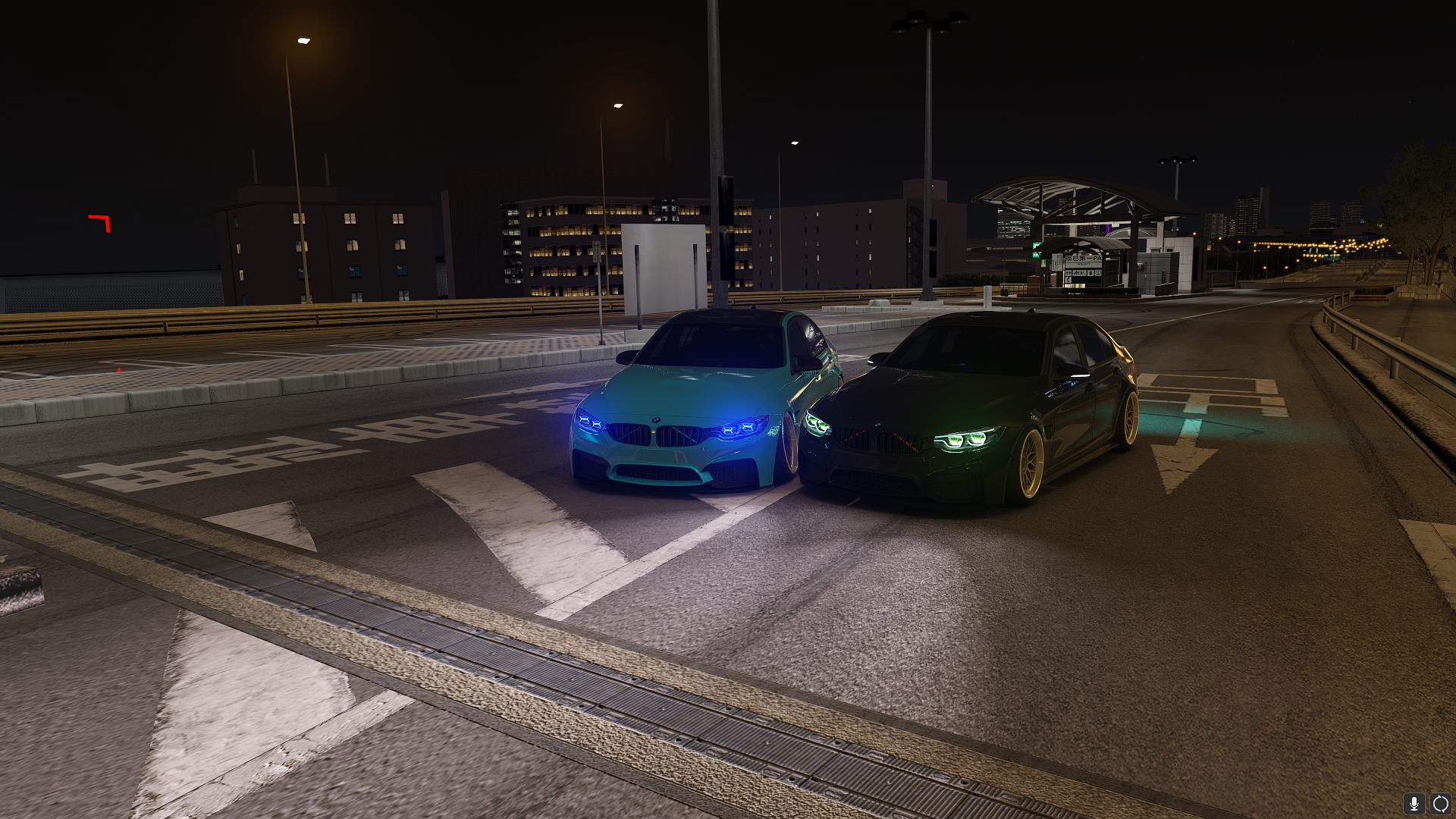Toggle the microphone icon button
This screenshot has height=819, width=1456.
tap(1414, 803)
